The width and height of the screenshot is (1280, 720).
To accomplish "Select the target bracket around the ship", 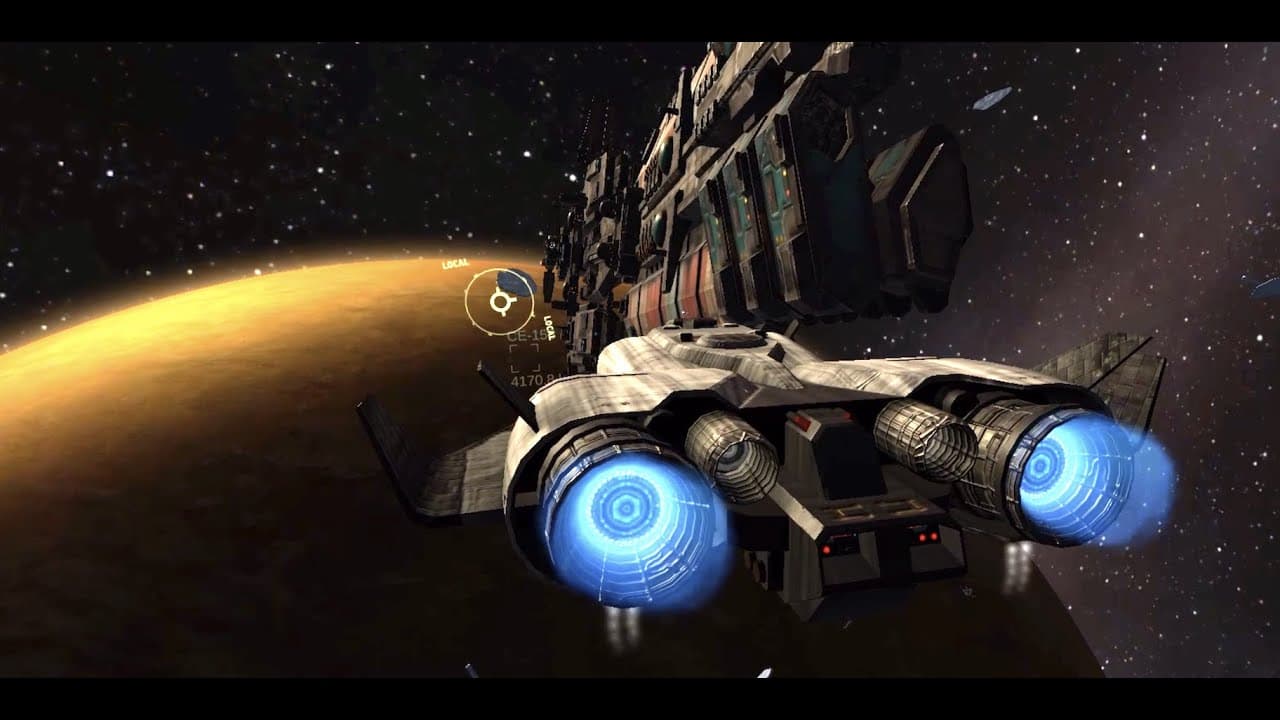I will click(524, 359).
